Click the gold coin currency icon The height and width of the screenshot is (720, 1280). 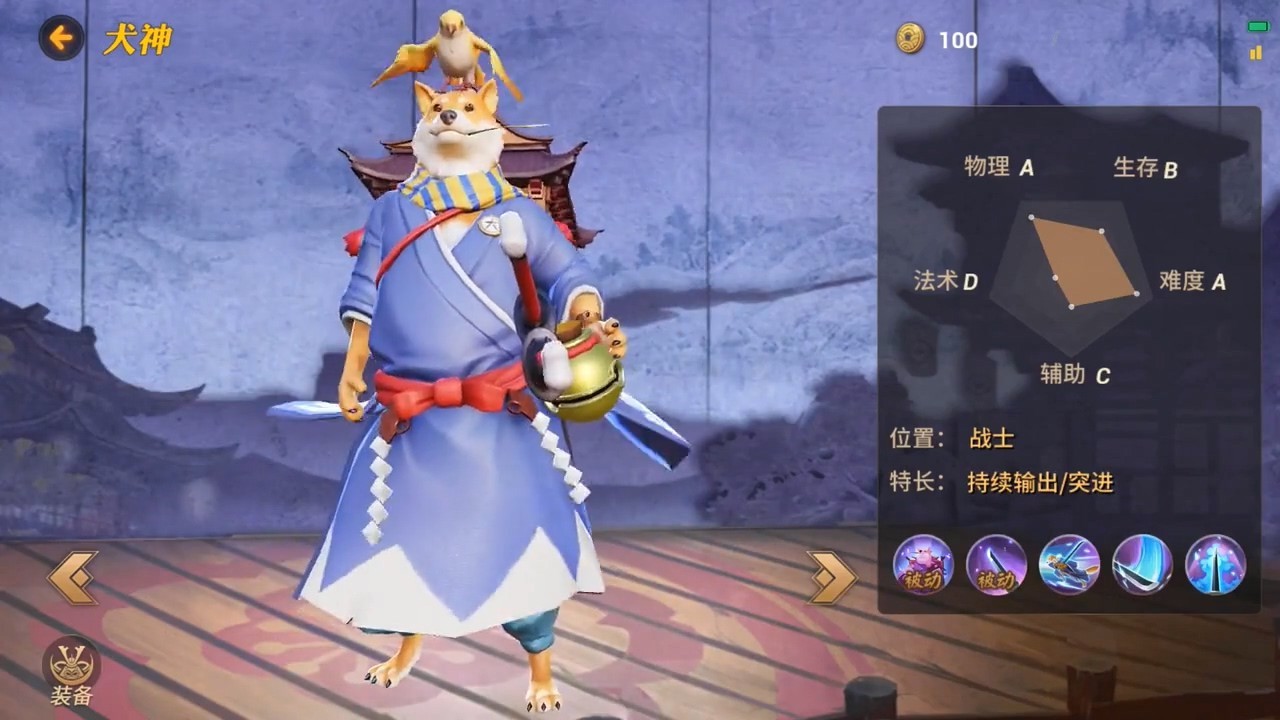coord(910,40)
